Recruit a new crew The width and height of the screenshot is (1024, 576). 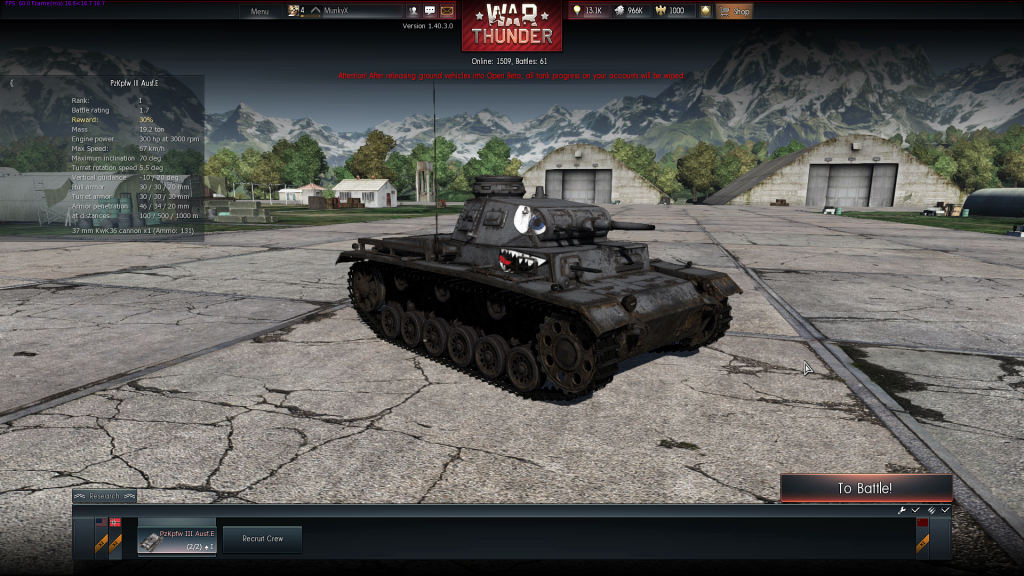(262, 539)
